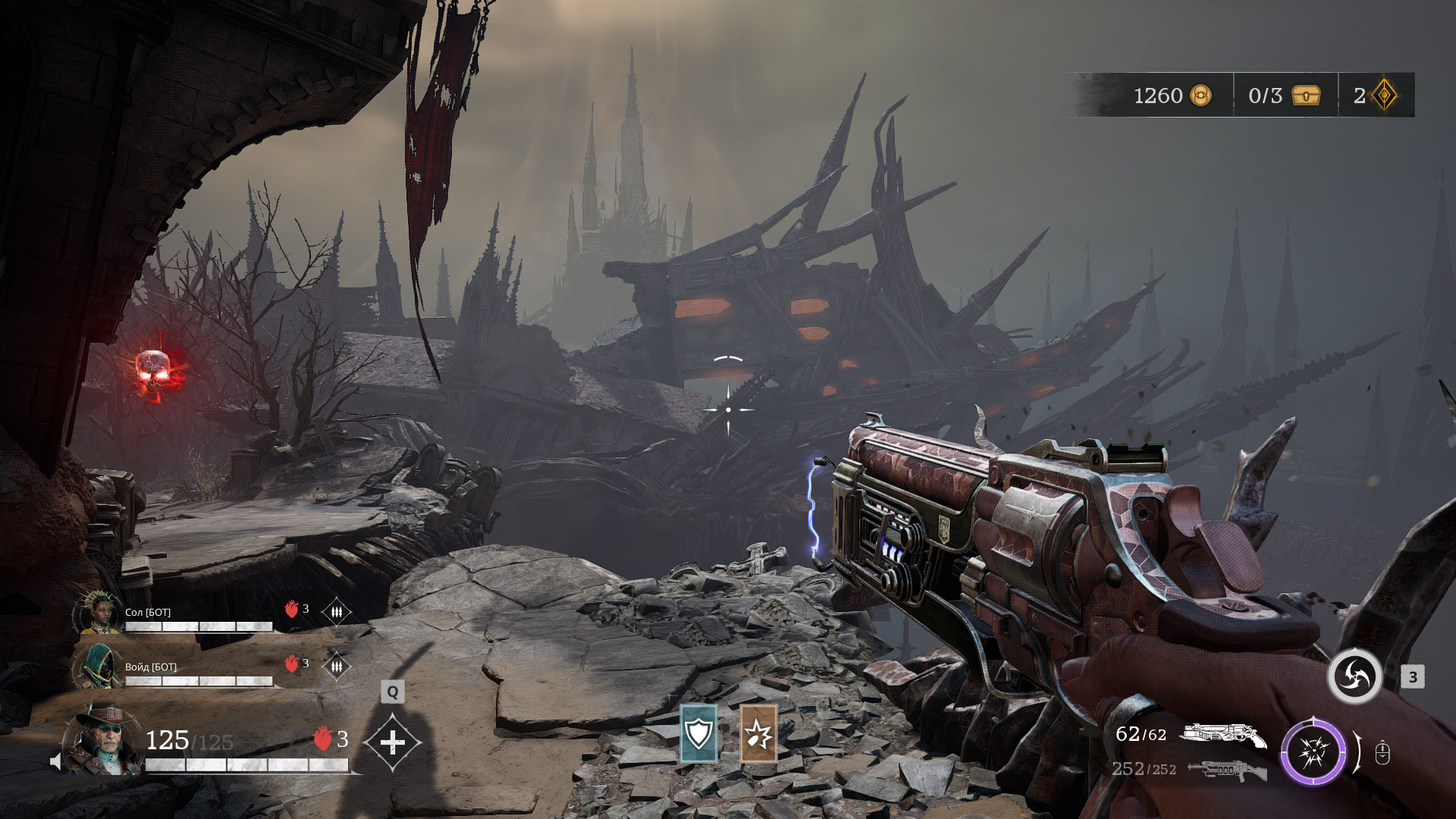Choose the equipped revolver weapon icon
The height and width of the screenshot is (819, 1456).
(x=1222, y=735)
